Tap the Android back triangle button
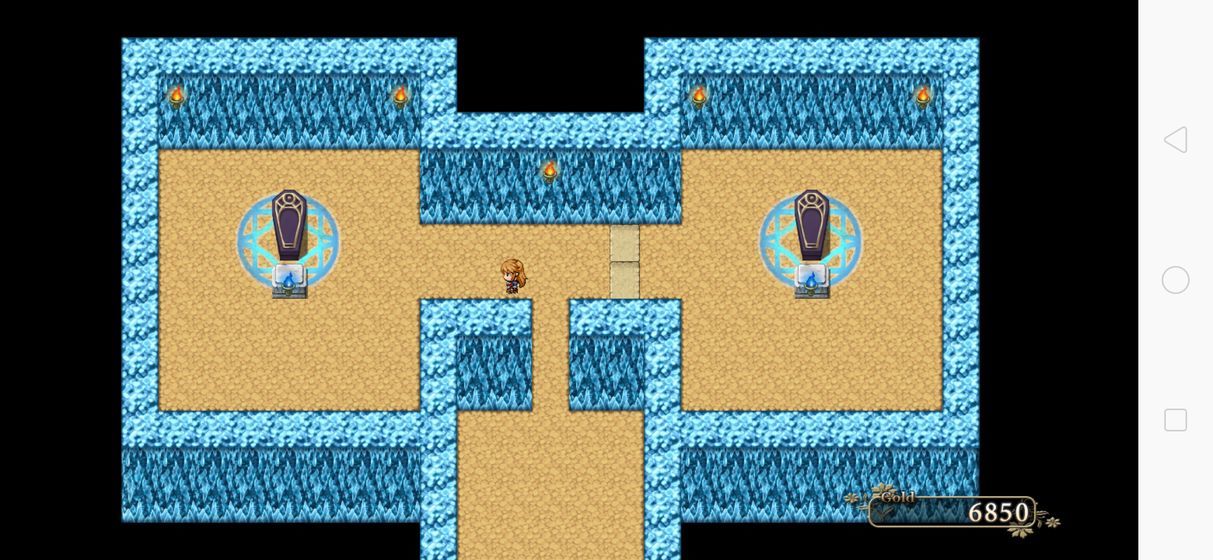 pyautogui.click(x=1175, y=140)
